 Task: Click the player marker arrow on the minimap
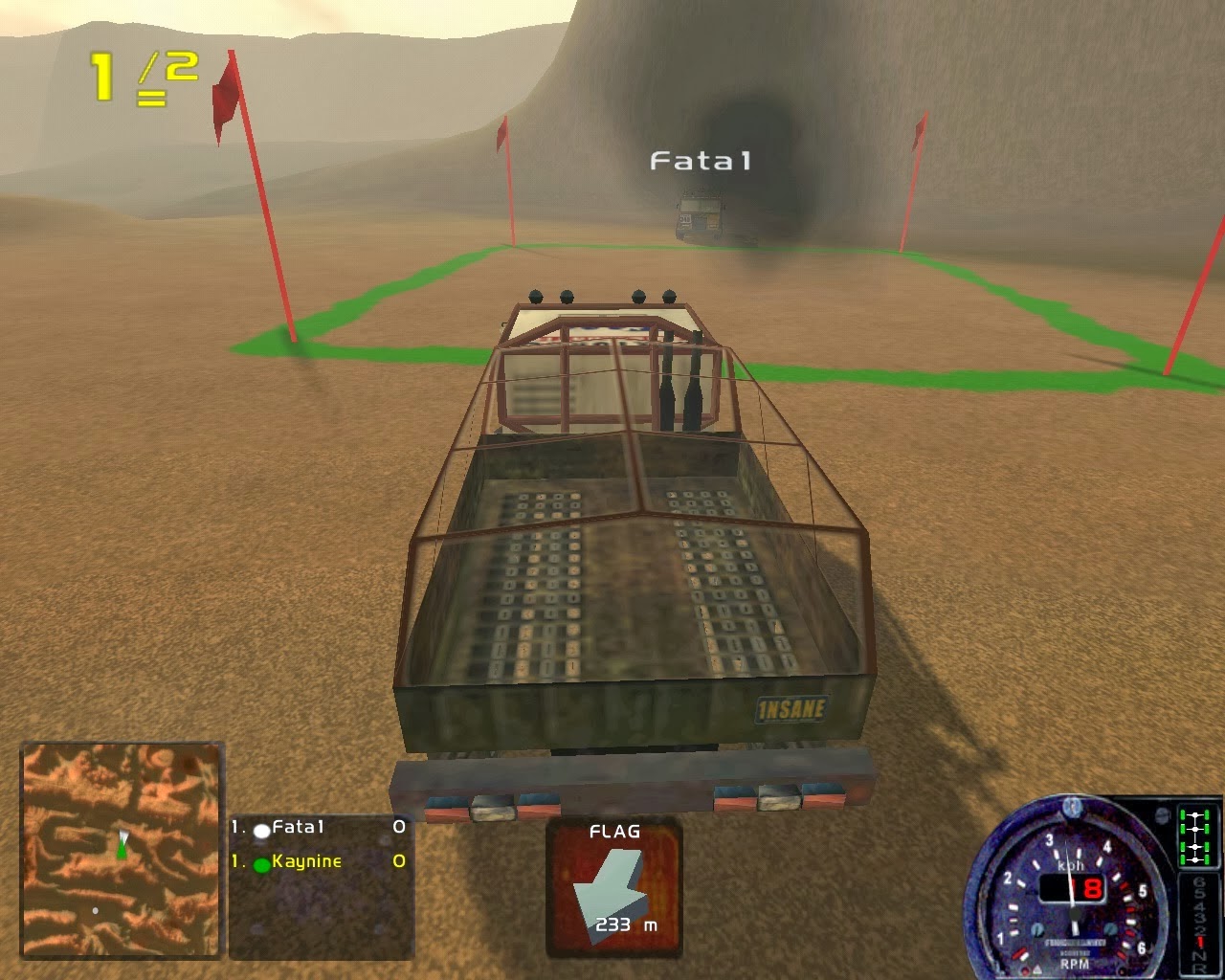coord(121,846)
